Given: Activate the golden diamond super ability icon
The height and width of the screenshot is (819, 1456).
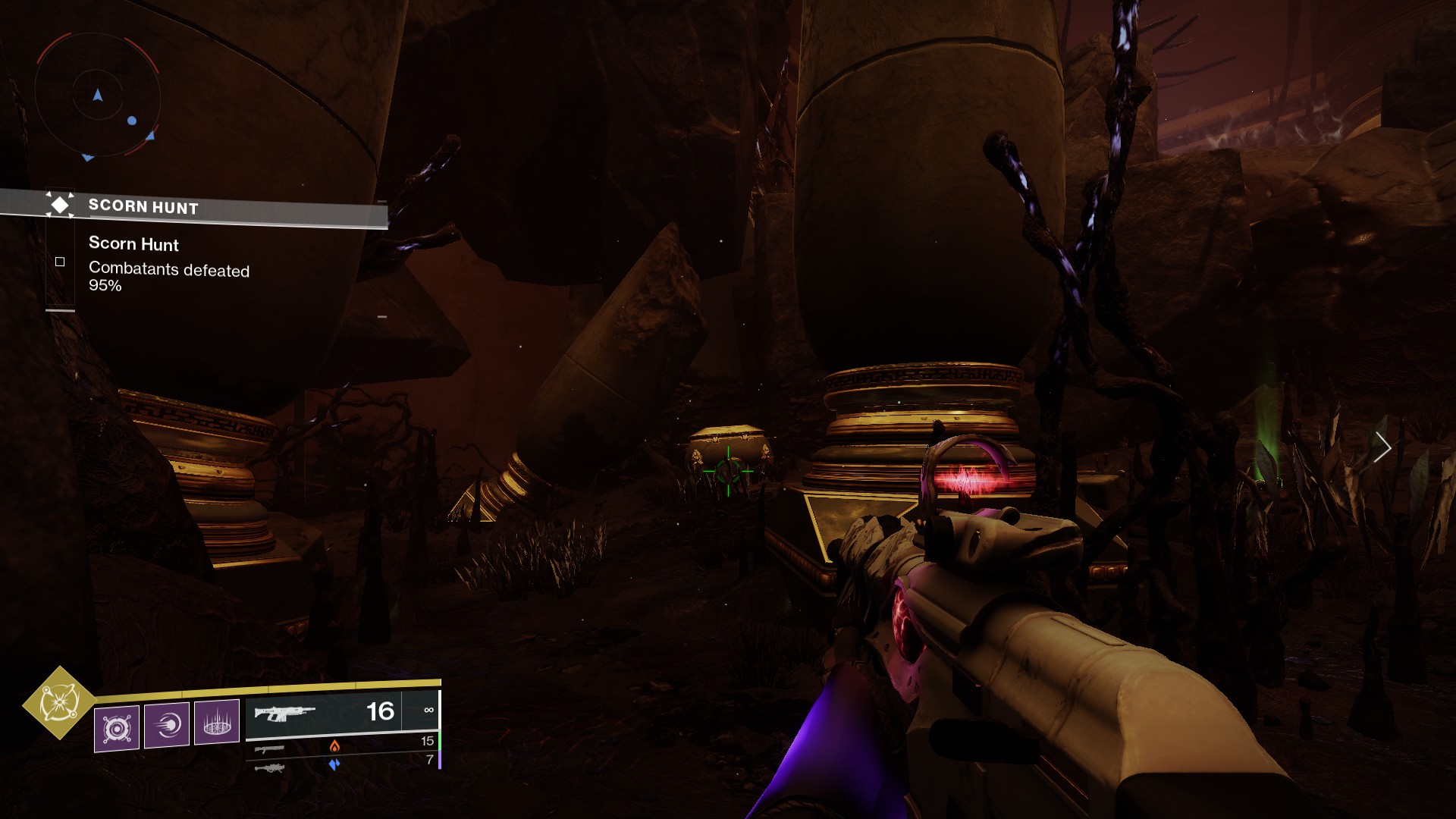Looking at the screenshot, I should tap(59, 703).
